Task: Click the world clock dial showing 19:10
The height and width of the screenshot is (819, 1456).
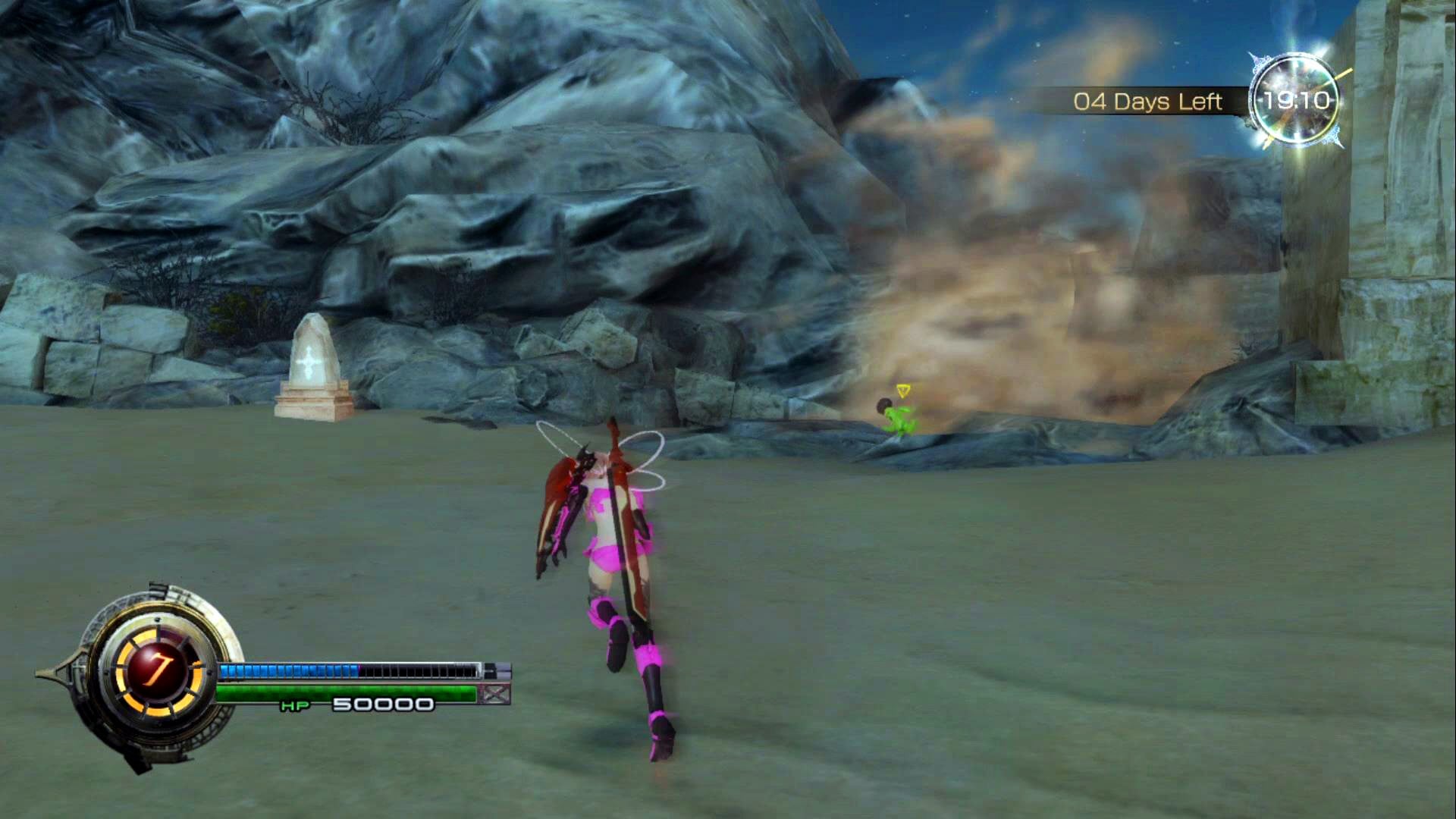Action: pyautogui.click(x=1295, y=100)
